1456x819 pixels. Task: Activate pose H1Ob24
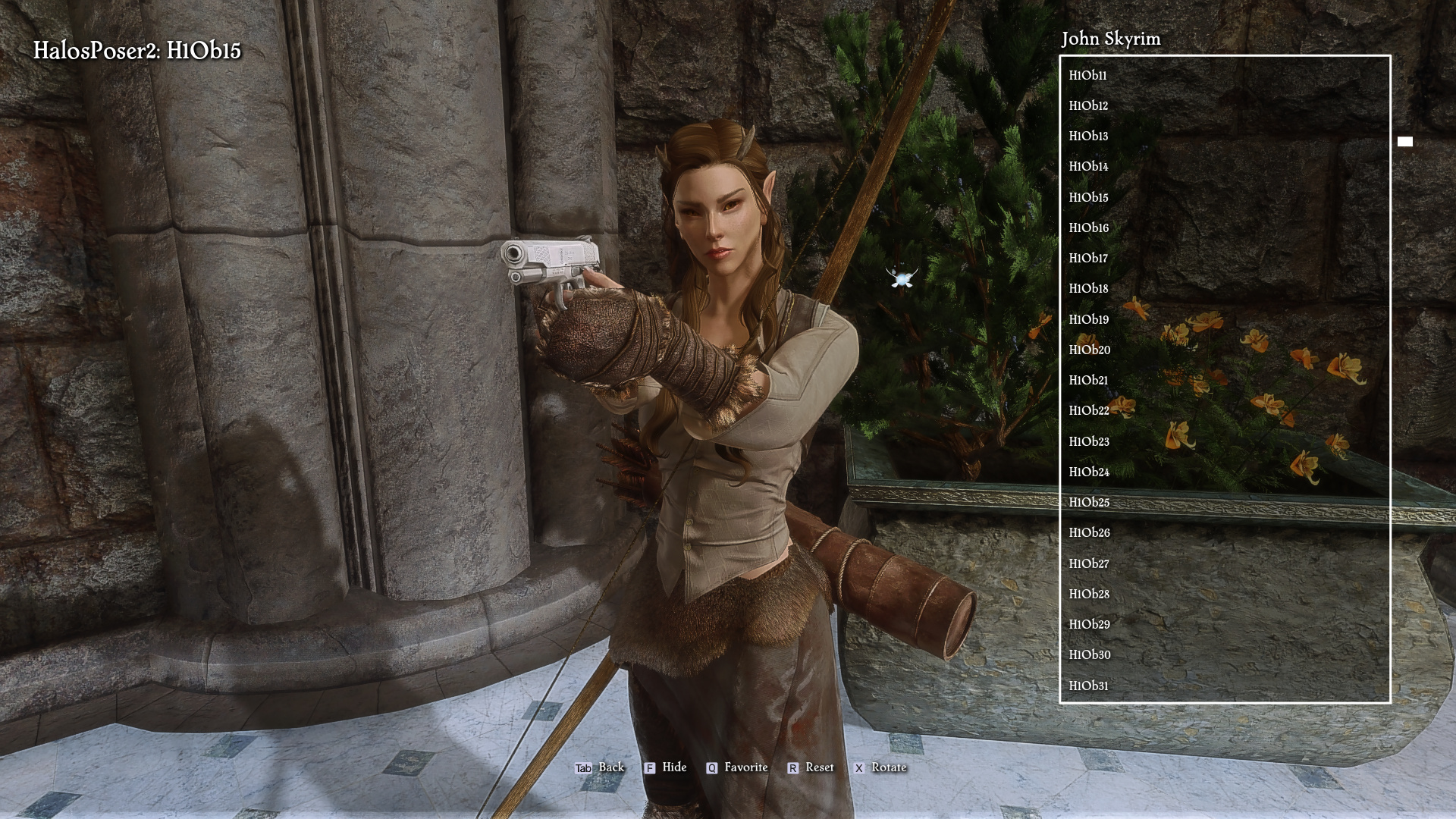(x=1089, y=472)
